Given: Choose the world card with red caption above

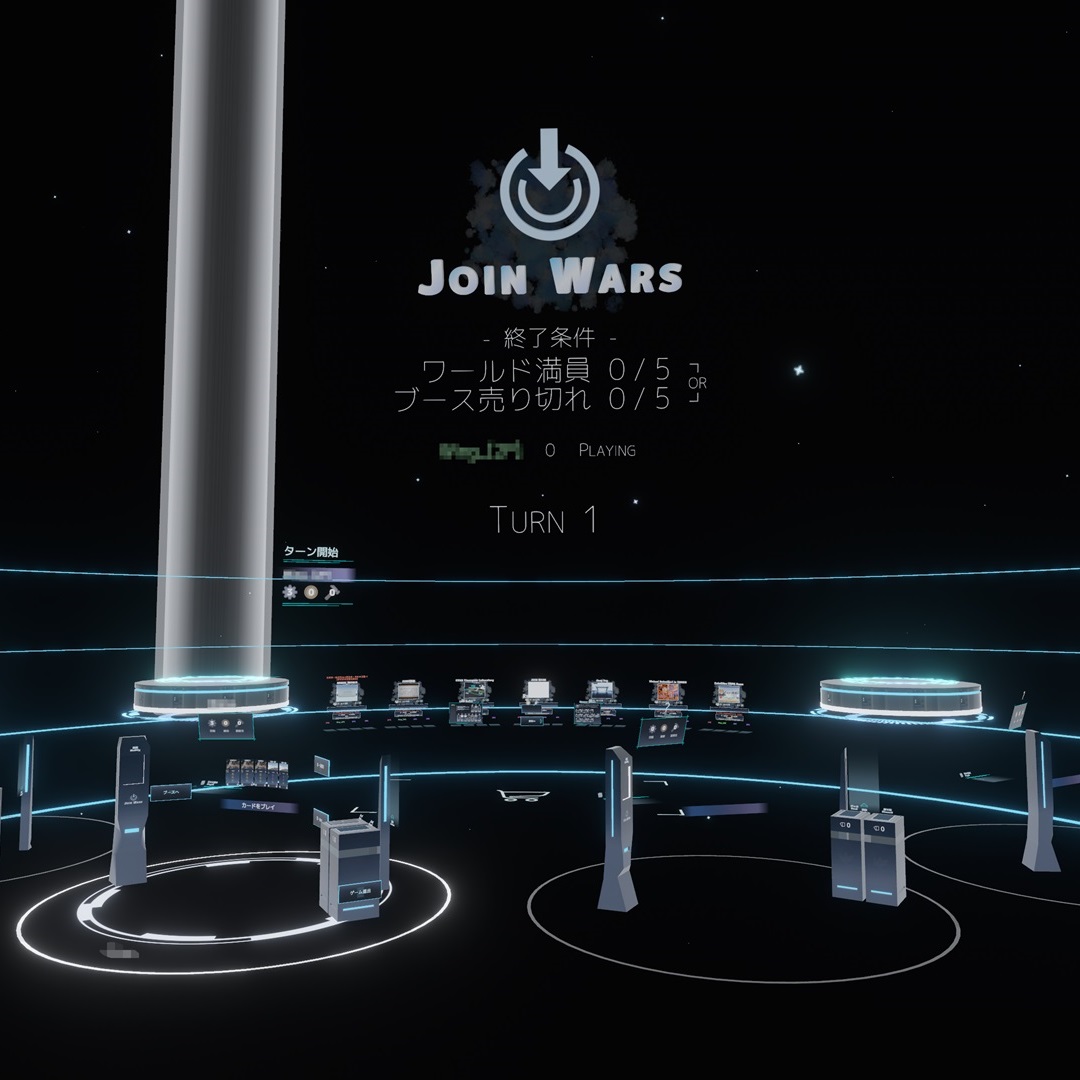Looking at the screenshot, I should [x=345, y=691].
